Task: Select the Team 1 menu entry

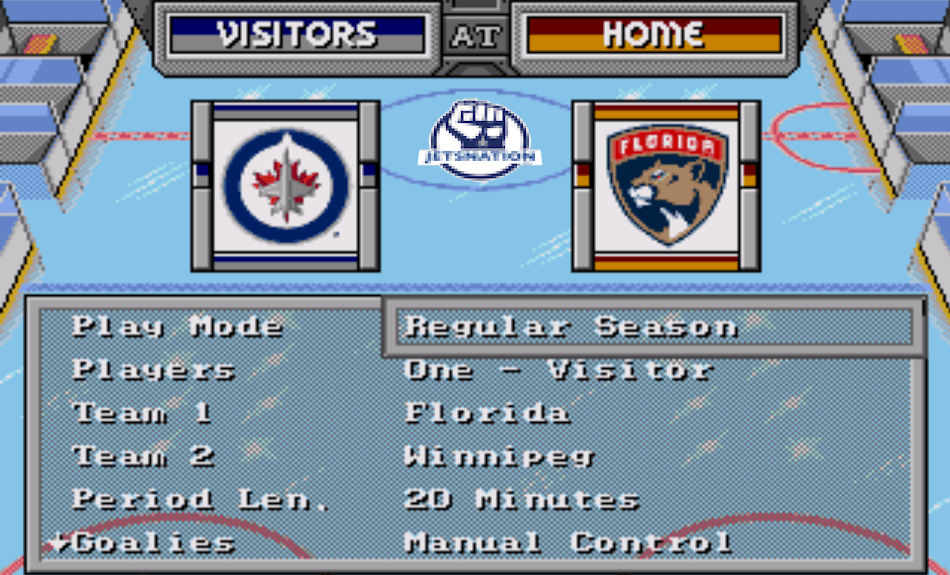Action: [142, 413]
